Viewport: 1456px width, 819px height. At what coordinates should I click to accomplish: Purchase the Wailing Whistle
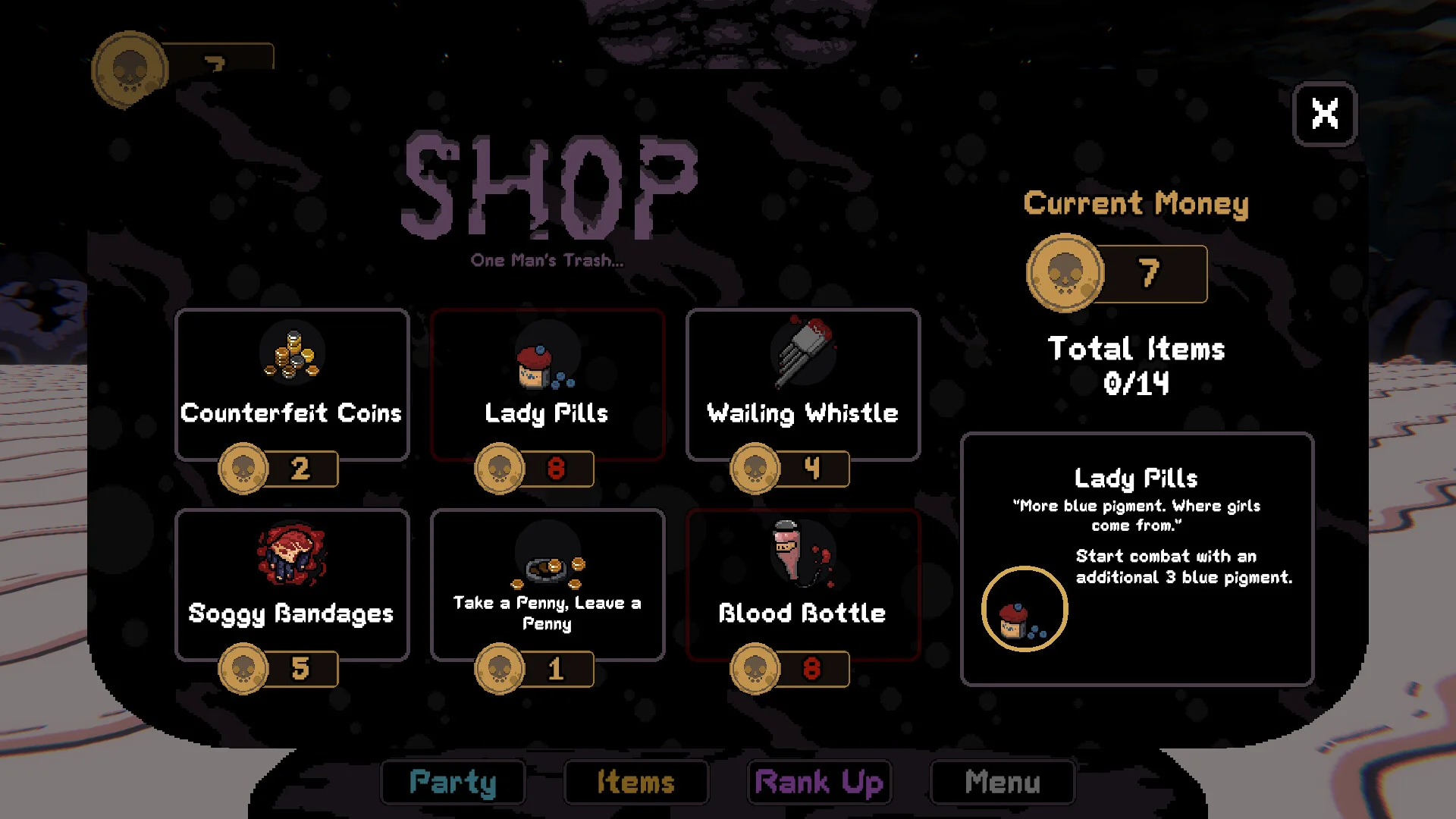(803, 384)
